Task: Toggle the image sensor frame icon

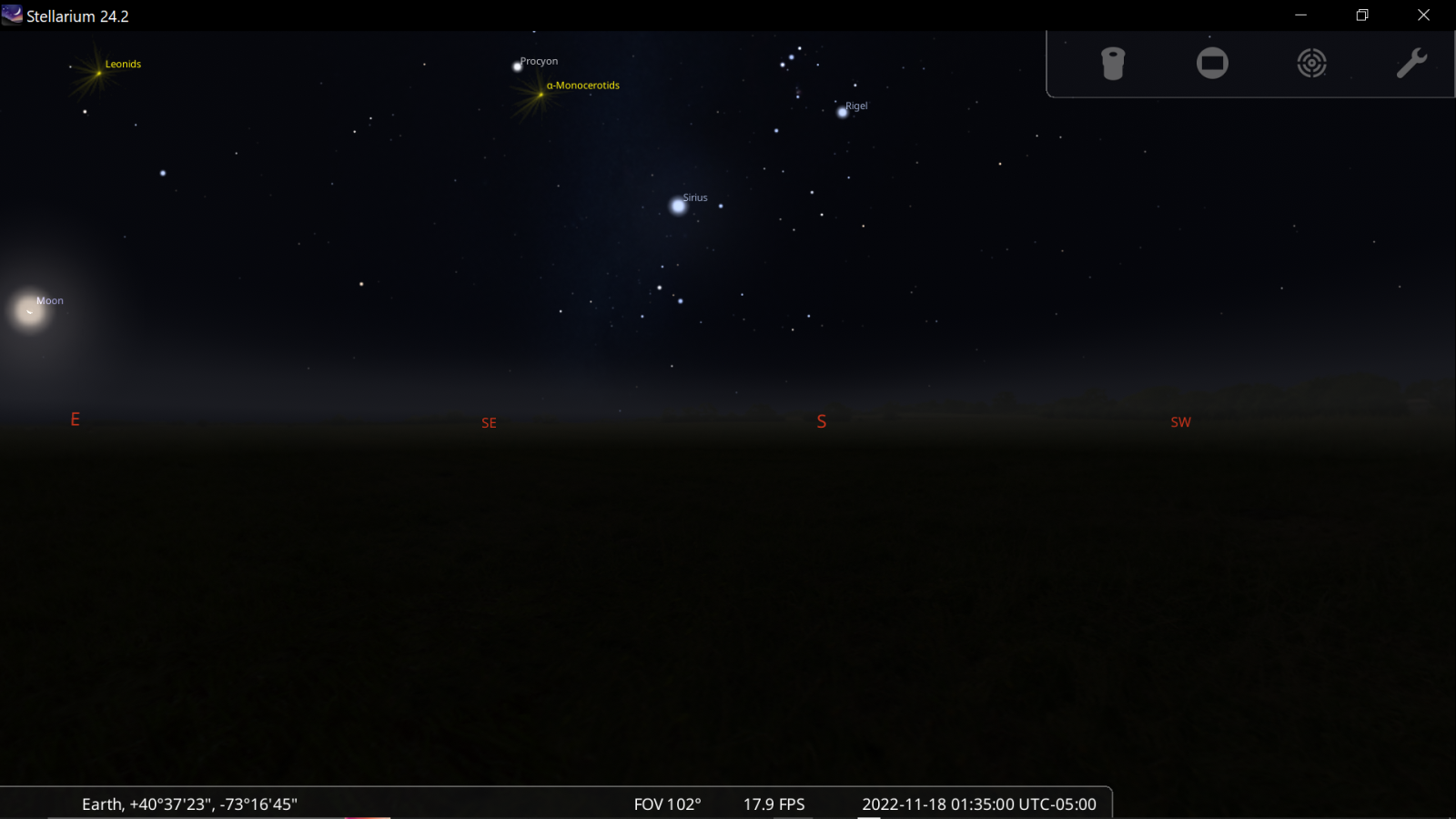Action: tap(1212, 64)
